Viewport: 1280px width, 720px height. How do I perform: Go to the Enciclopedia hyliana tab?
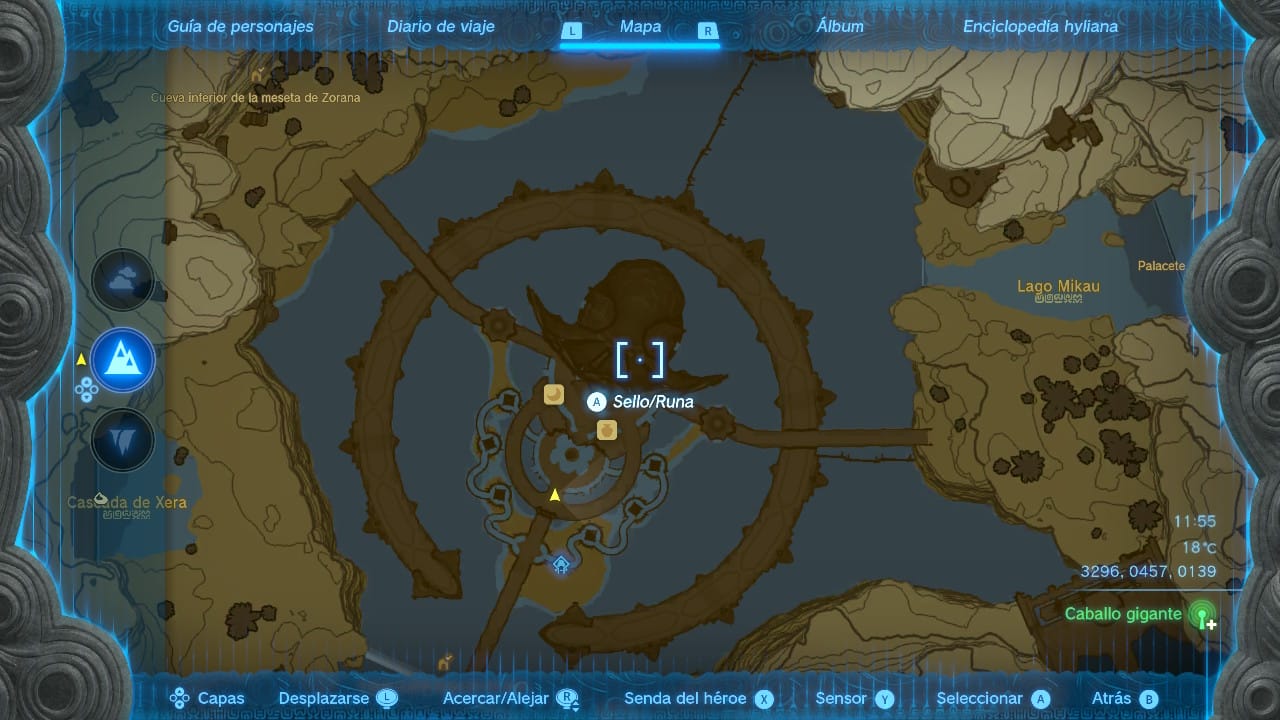tap(1040, 27)
